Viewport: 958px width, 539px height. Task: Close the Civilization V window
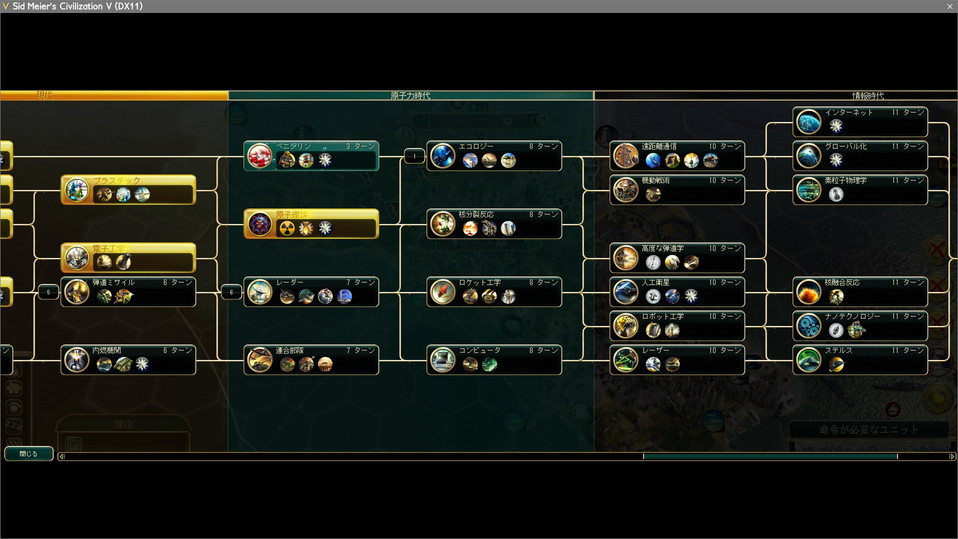(949, 6)
